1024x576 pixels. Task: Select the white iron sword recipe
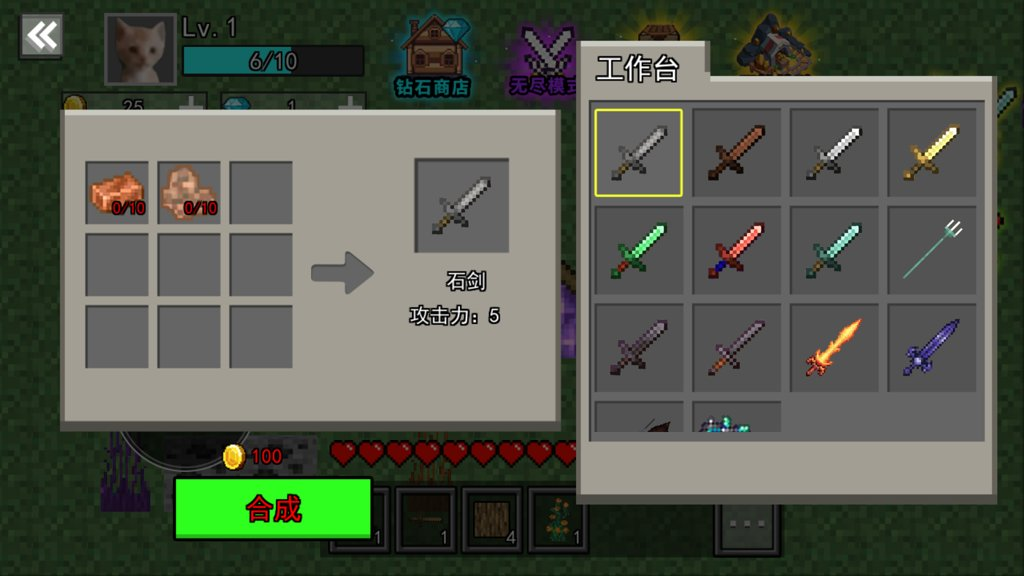834,152
